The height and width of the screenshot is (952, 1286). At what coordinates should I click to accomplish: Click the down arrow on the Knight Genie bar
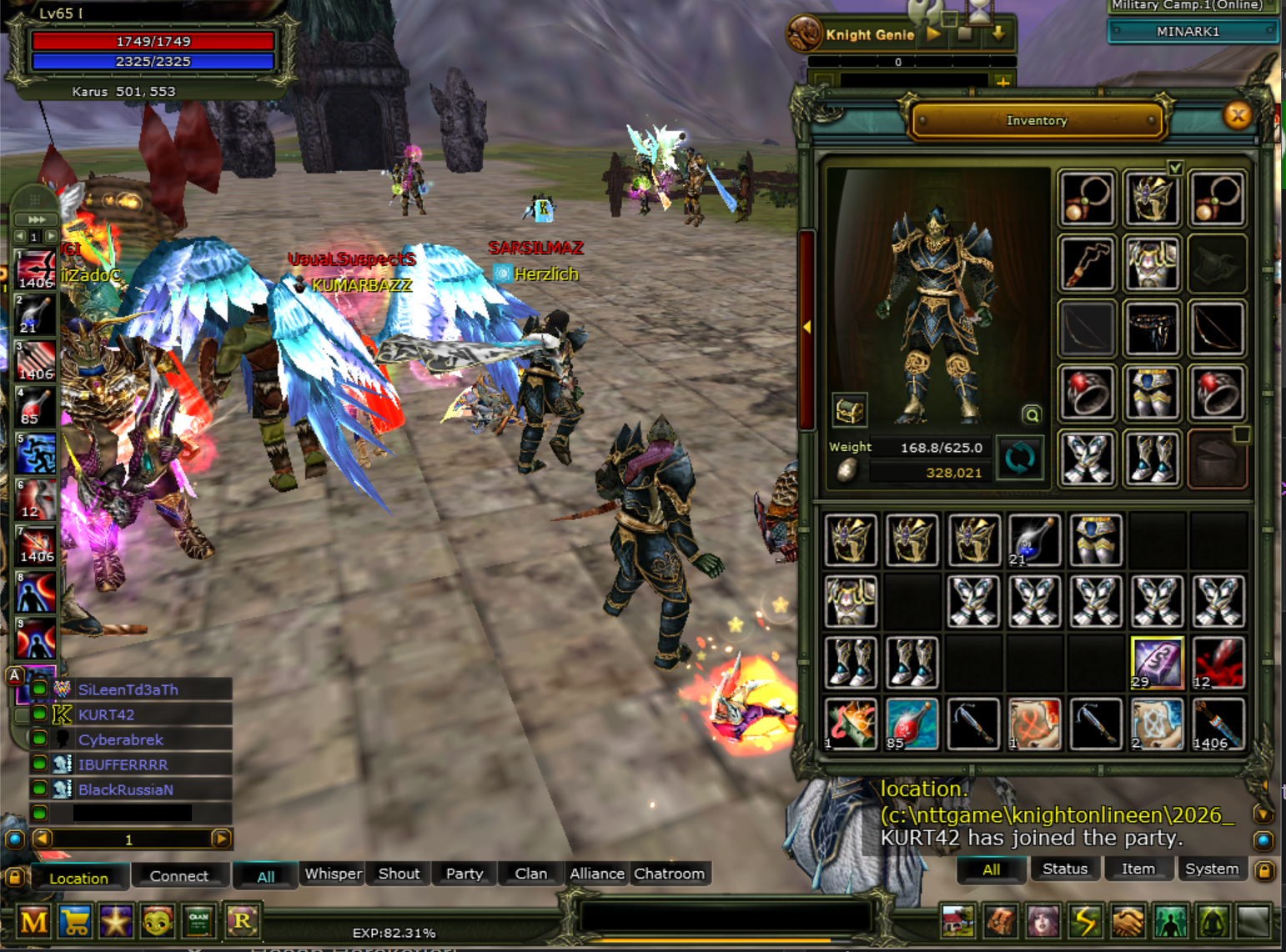pos(997,34)
